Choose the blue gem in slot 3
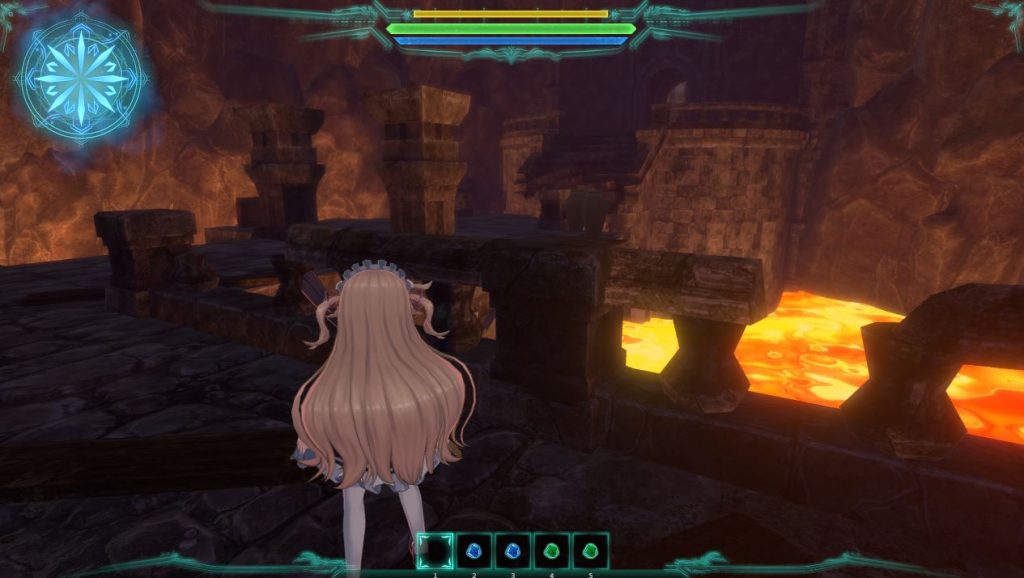This screenshot has height=578, width=1024. point(513,551)
